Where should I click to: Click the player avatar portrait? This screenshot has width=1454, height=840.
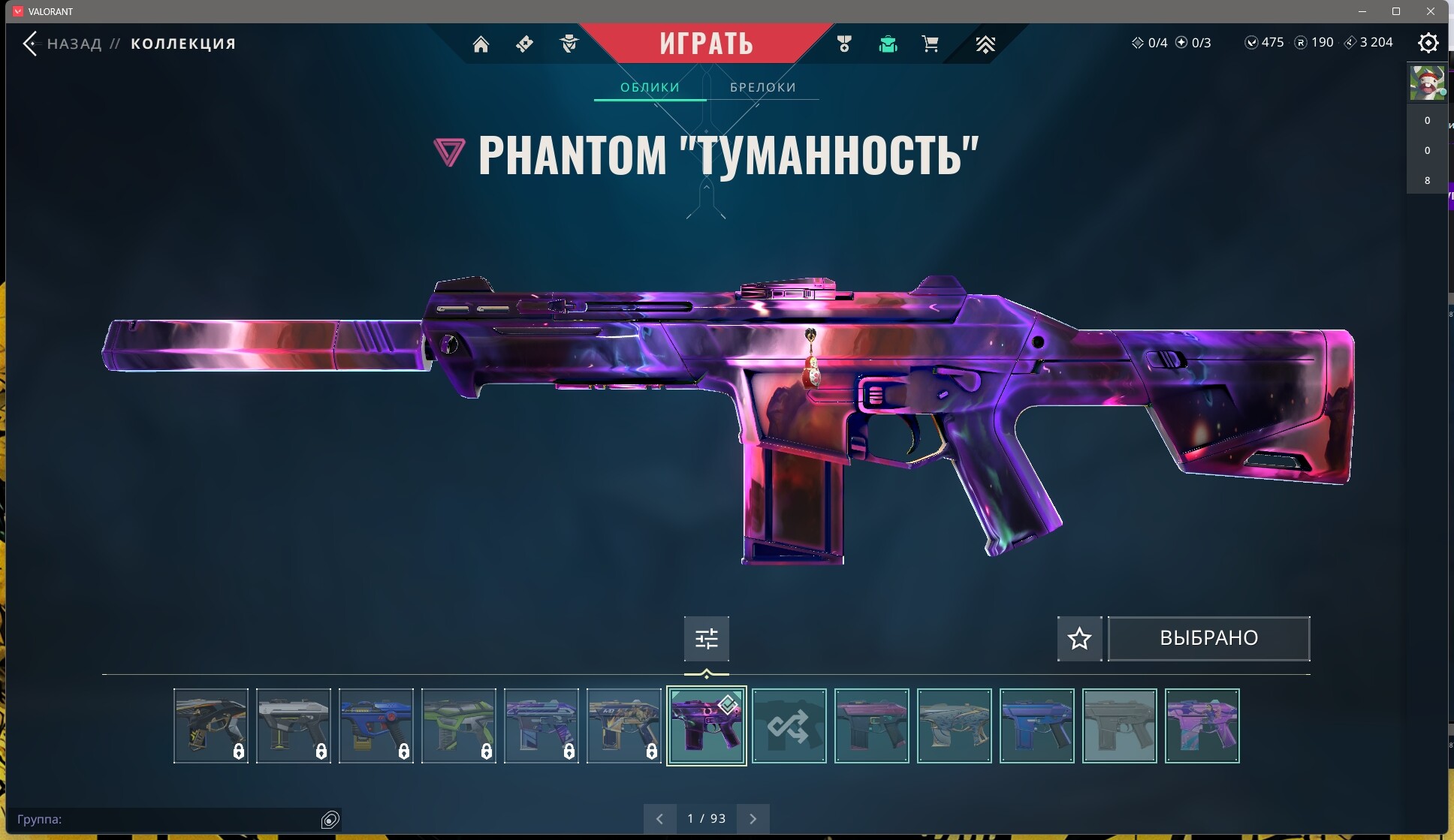pos(1426,83)
